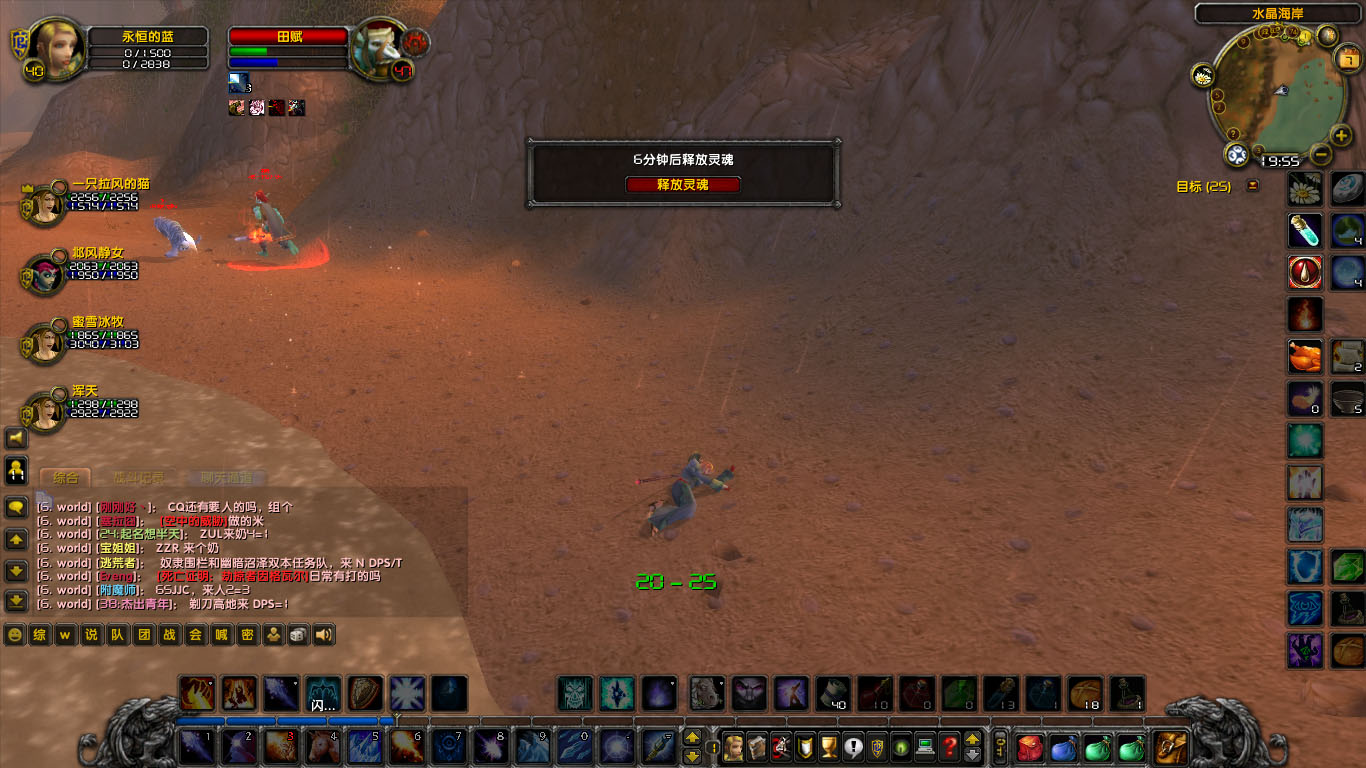The width and height of the screenshot is (1366, 768).
Task: Choose the 说 say channel button
Action: click(x=91, y=635)
